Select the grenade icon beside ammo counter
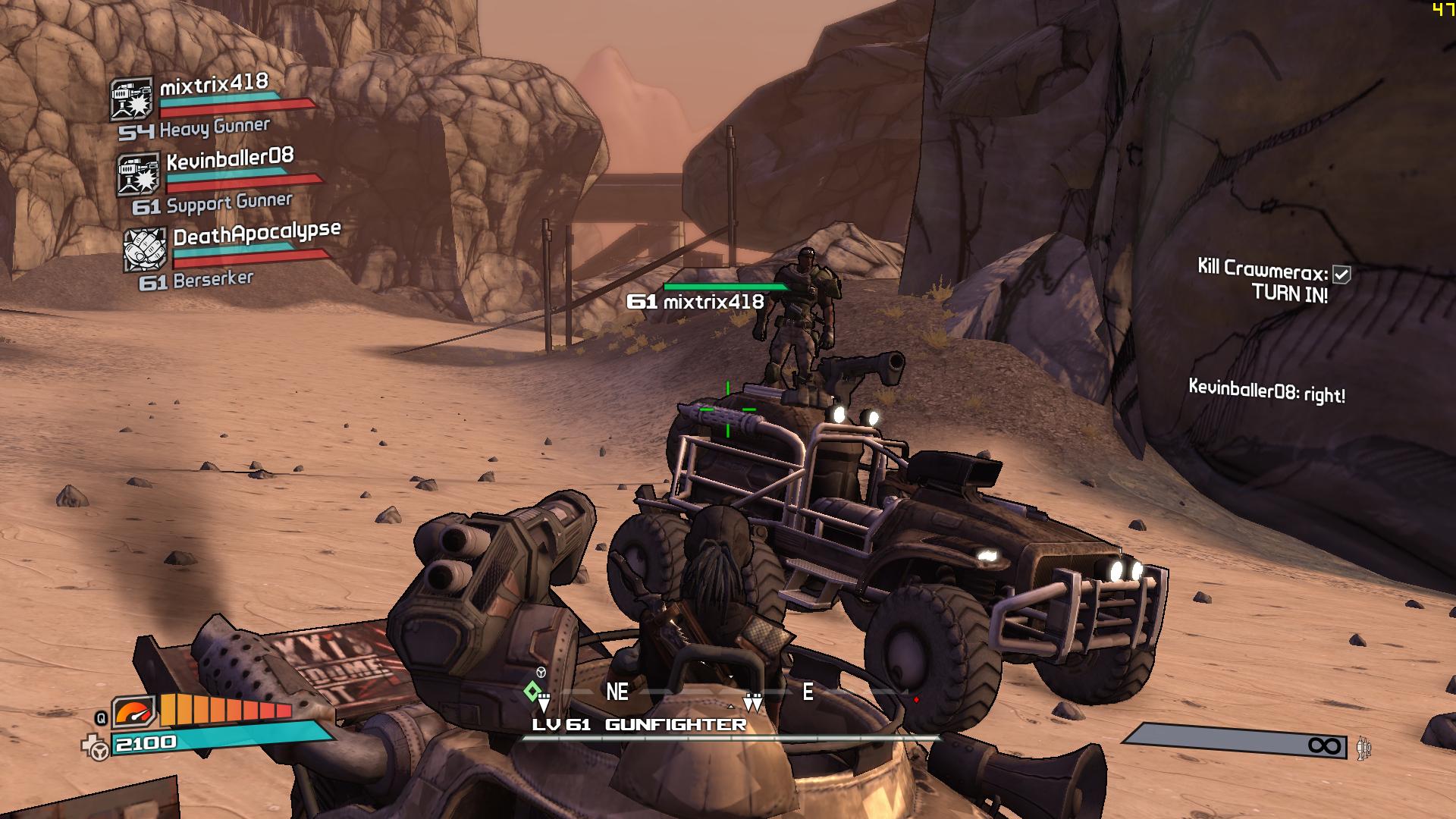This screenshot has height=819, width=1456. (1364, 748)
